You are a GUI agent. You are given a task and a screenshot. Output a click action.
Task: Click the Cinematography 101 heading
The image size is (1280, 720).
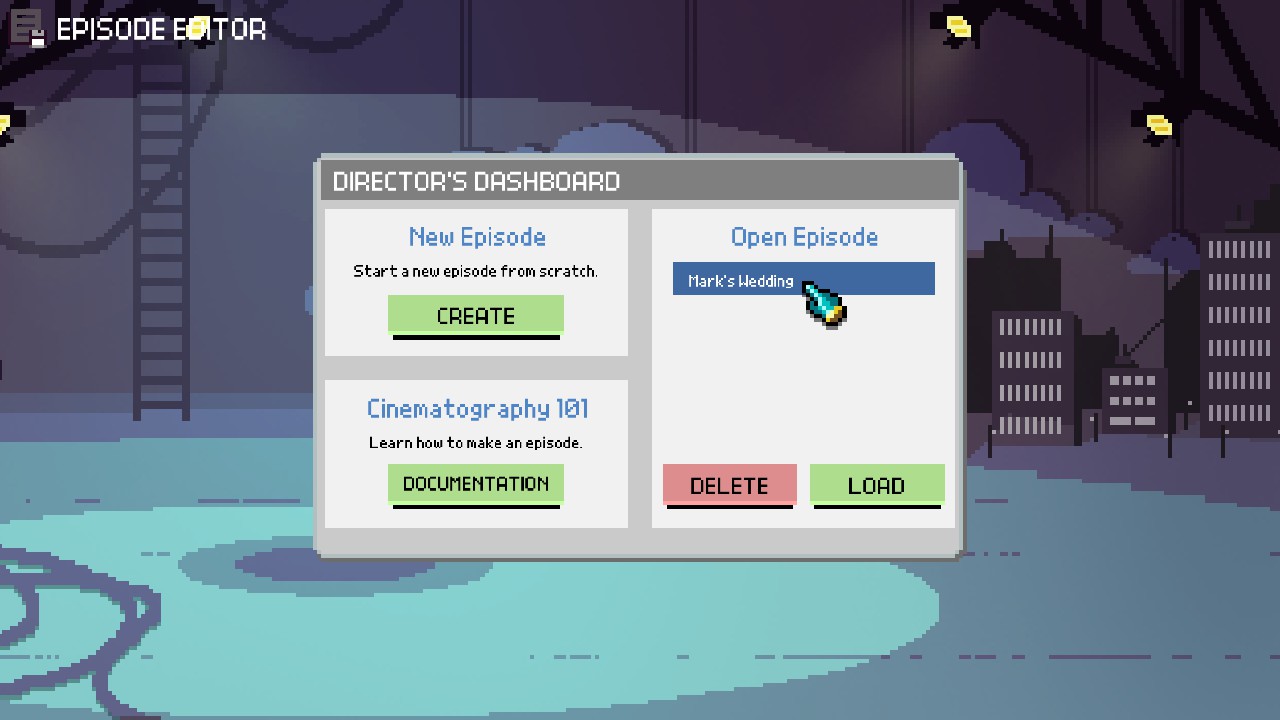click(476, 408)
